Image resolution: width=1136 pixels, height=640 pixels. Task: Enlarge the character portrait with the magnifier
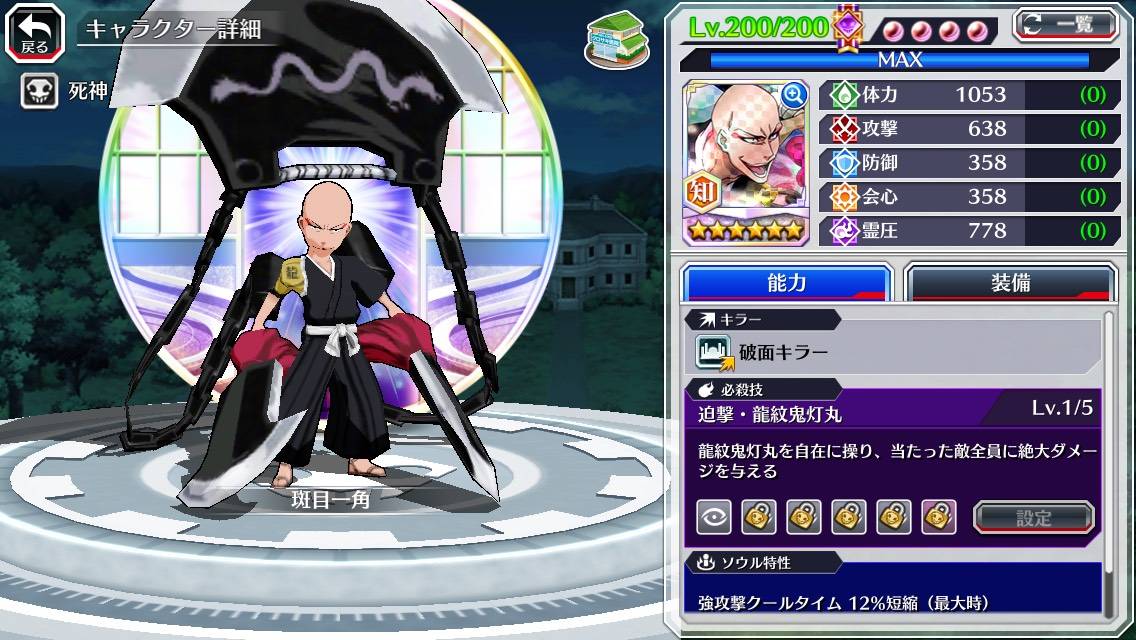pos(794,95)
